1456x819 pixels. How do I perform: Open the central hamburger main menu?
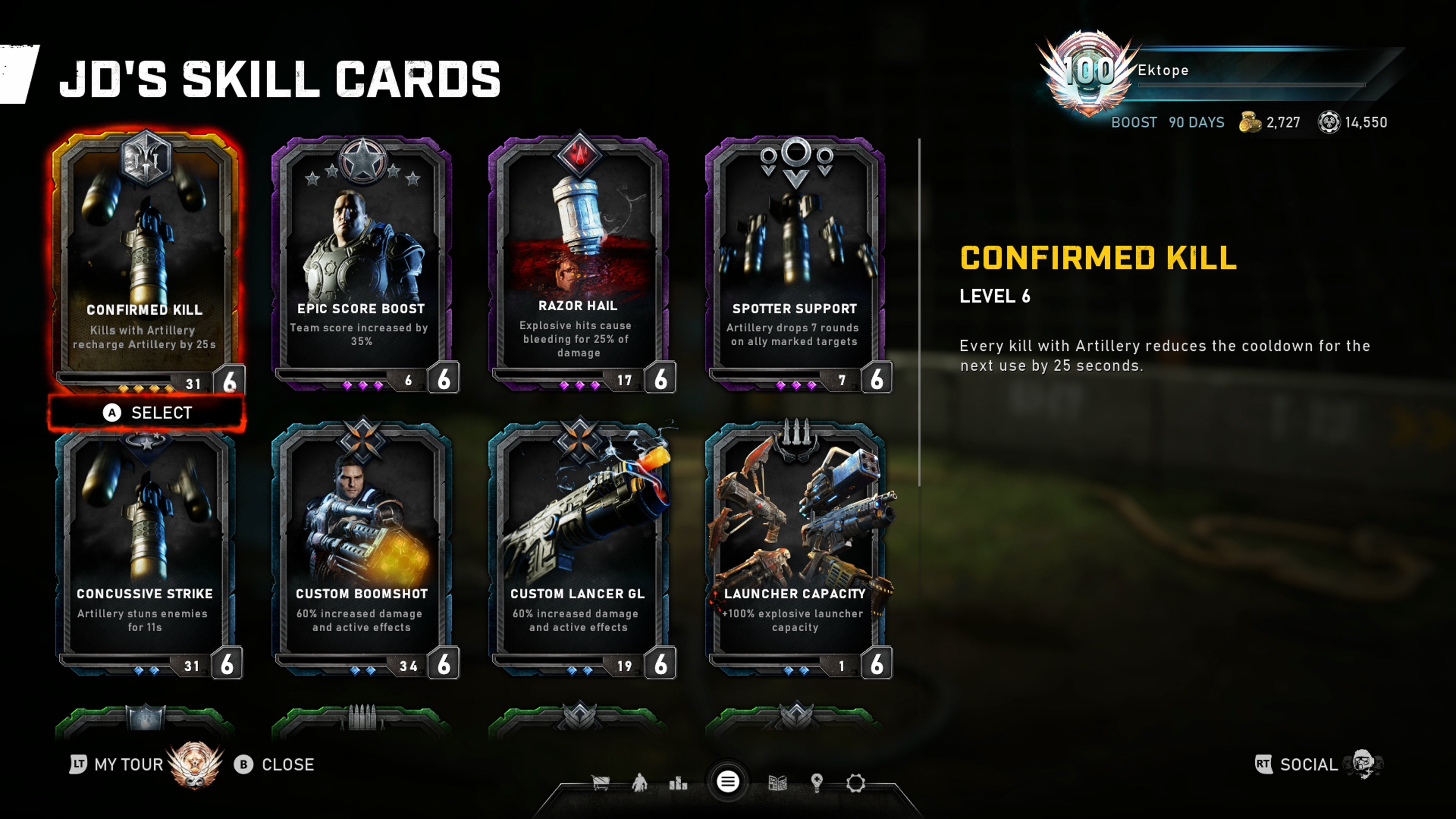[x=728, y=782]
